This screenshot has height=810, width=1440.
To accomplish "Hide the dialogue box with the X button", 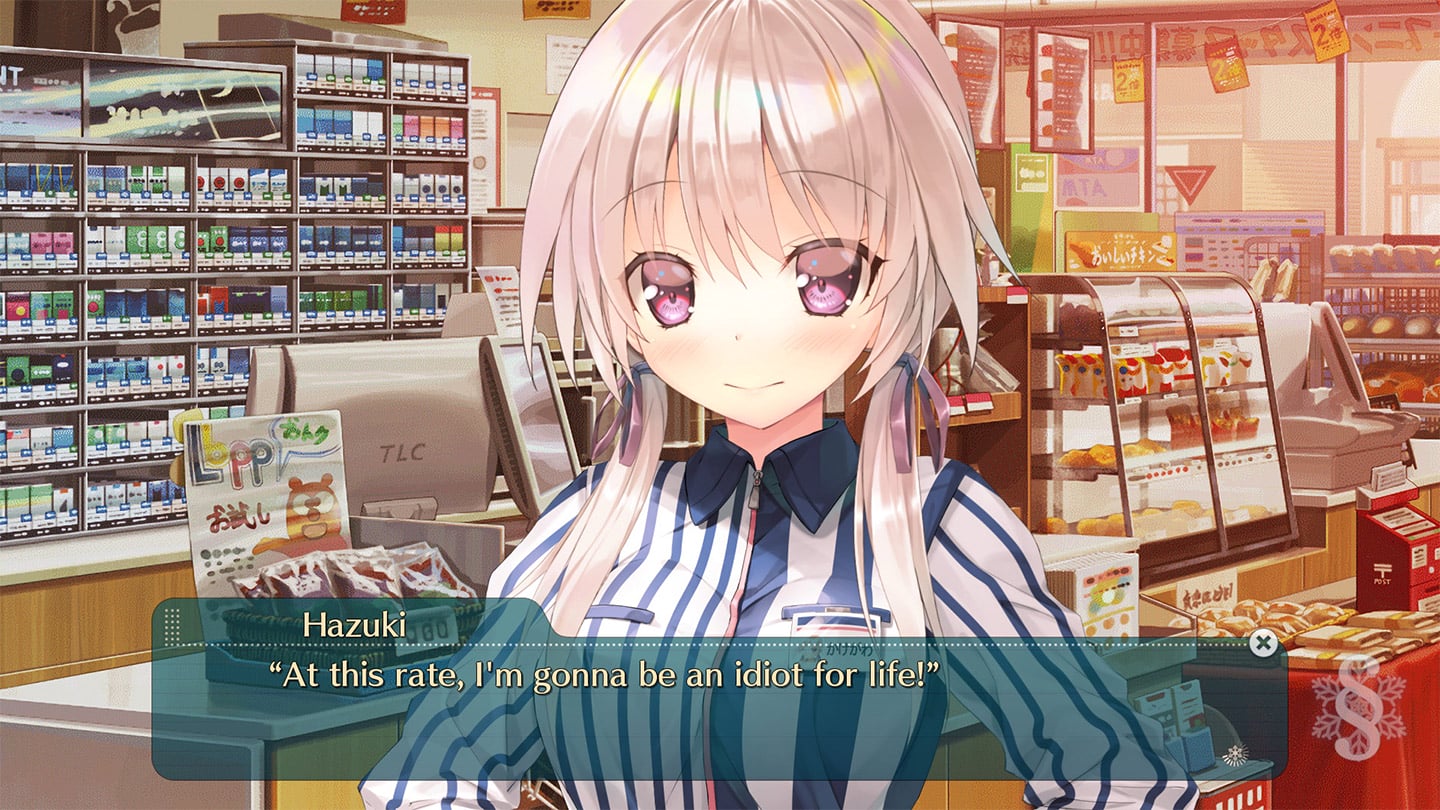I will pyautogui.click(x=1264, y=643).
